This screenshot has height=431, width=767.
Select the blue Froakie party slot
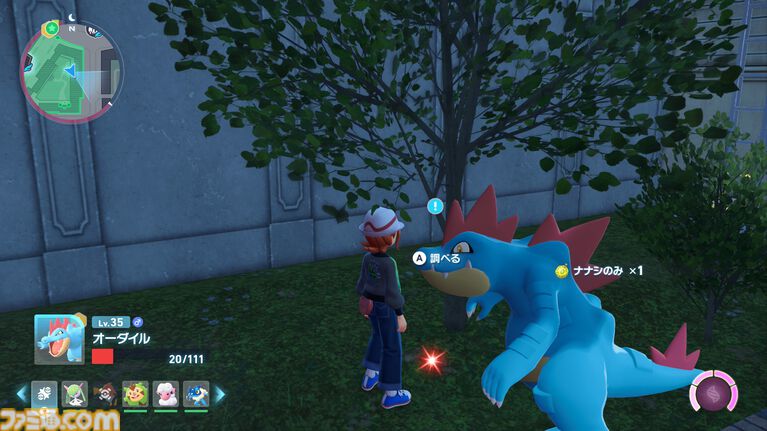[195, 394]
